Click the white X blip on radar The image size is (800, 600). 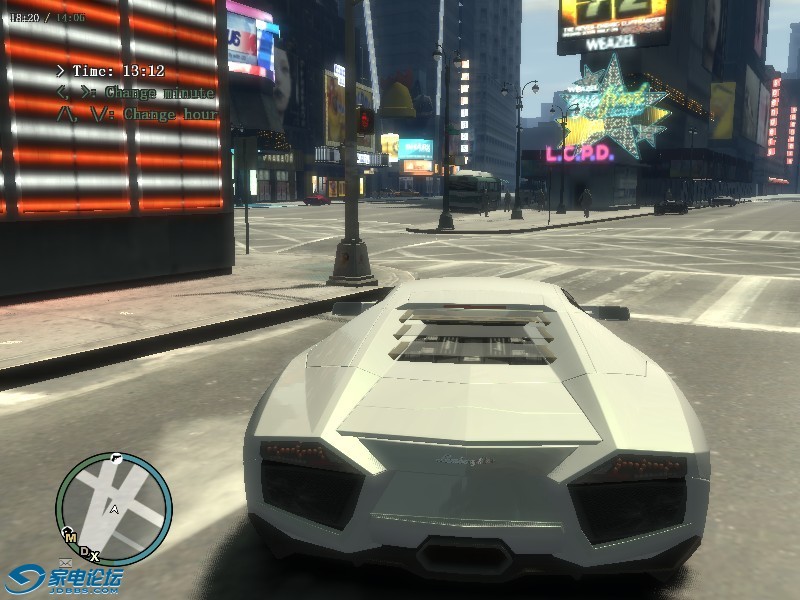click(94, 555)
